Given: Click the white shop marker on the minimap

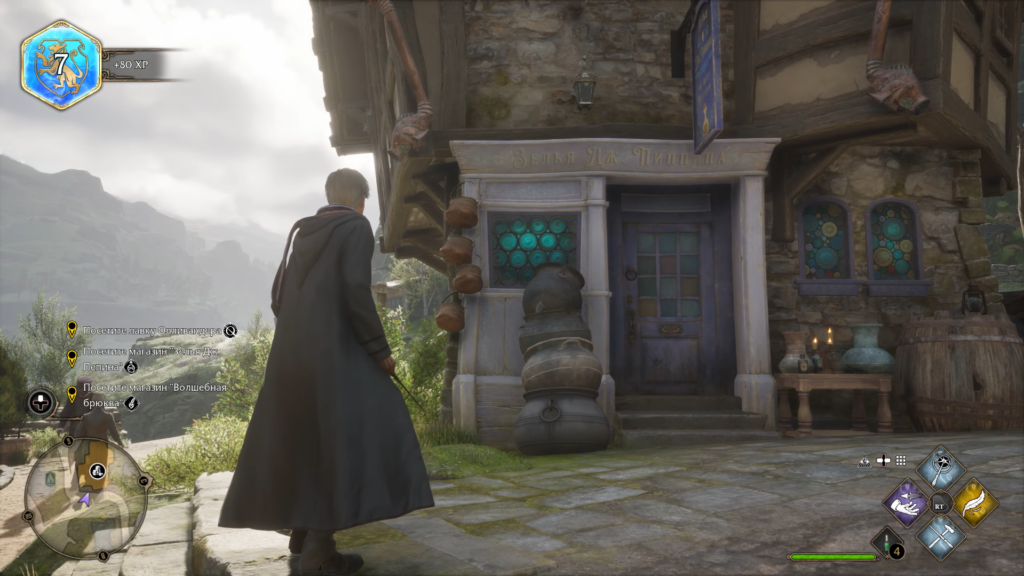Looking at the screenshot, I should (98, 470).
